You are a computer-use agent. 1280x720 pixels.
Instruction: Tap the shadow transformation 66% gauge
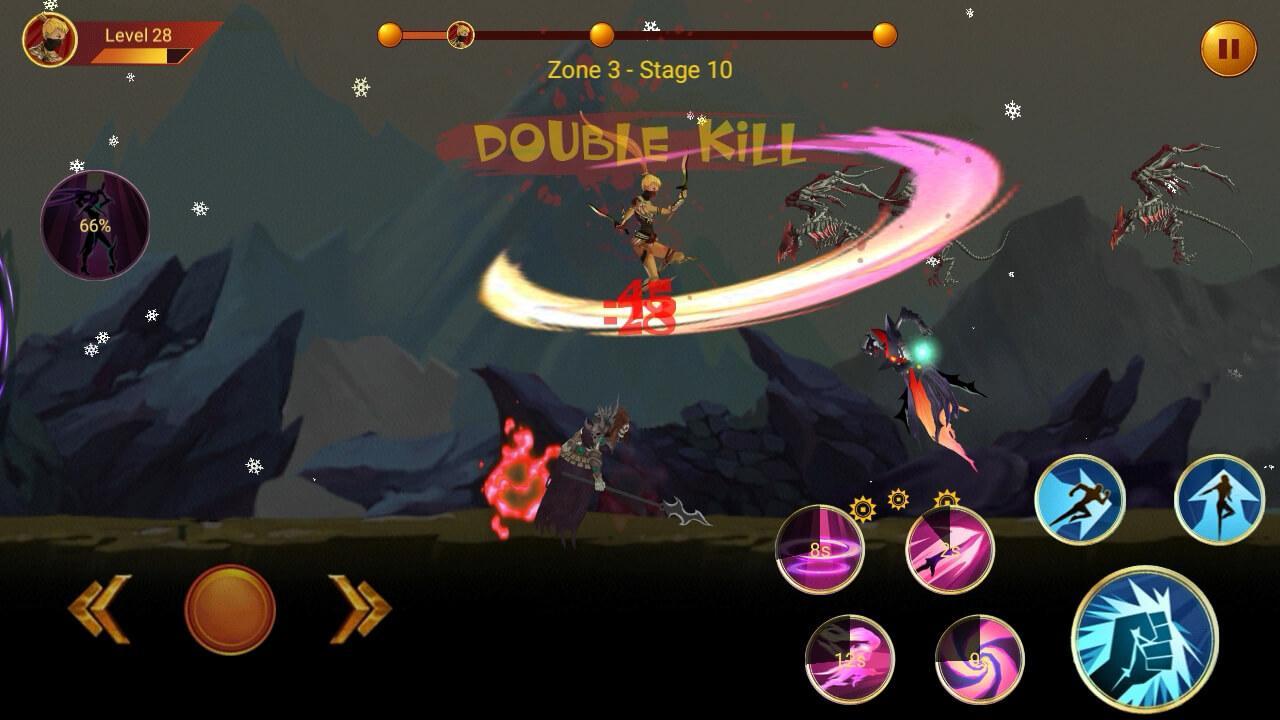(95, 225)
